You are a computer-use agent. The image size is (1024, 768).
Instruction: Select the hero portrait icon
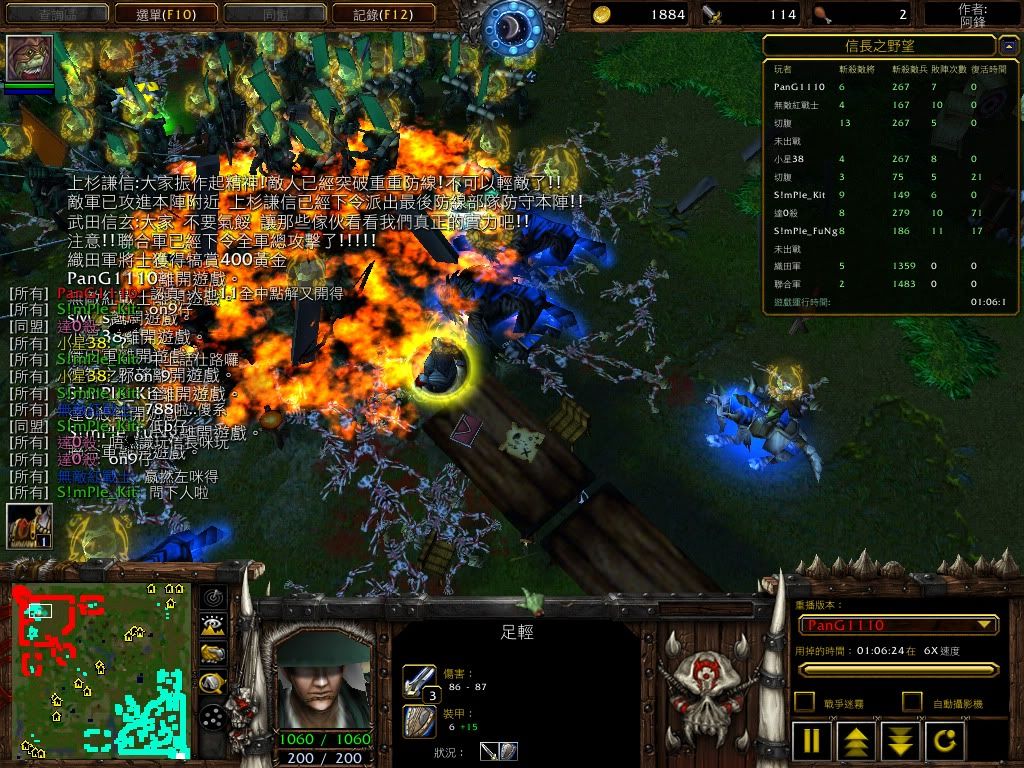pos(29,59)
